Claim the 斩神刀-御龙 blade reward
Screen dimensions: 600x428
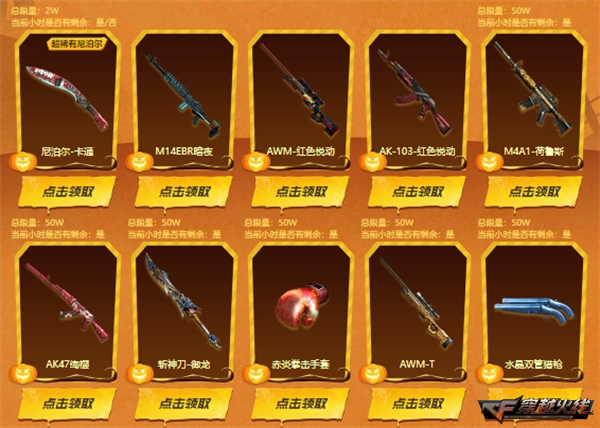[x=185, y=403]
